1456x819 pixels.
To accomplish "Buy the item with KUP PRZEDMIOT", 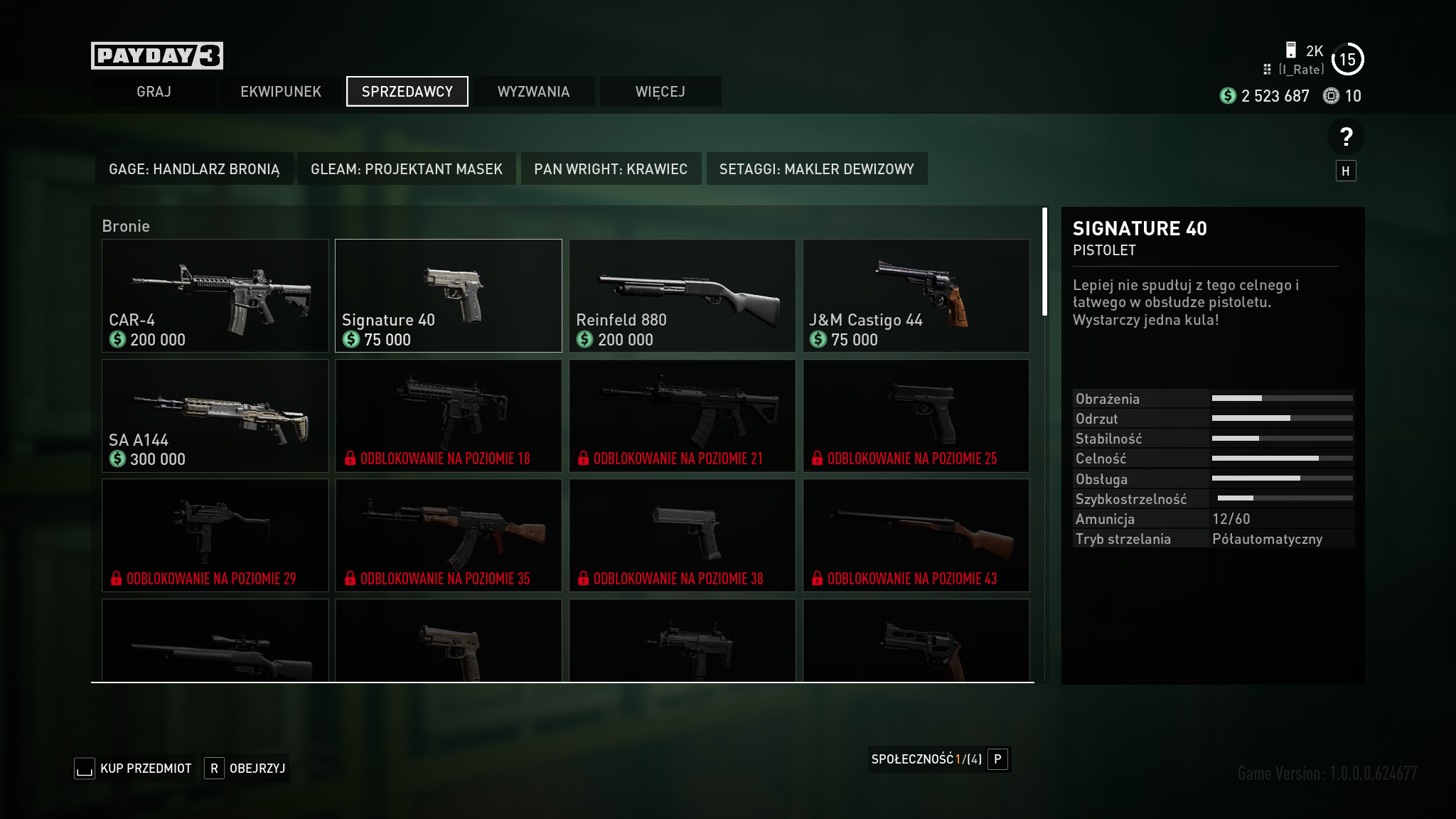I will tap(134, 769).
